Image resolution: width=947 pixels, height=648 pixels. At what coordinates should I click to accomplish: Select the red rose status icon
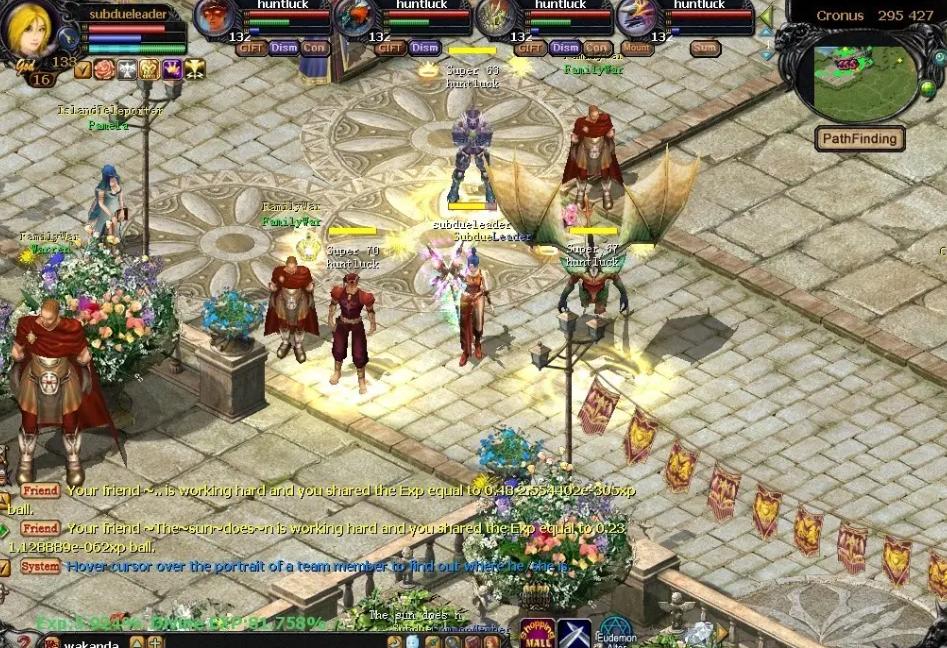tap(104, 69)
